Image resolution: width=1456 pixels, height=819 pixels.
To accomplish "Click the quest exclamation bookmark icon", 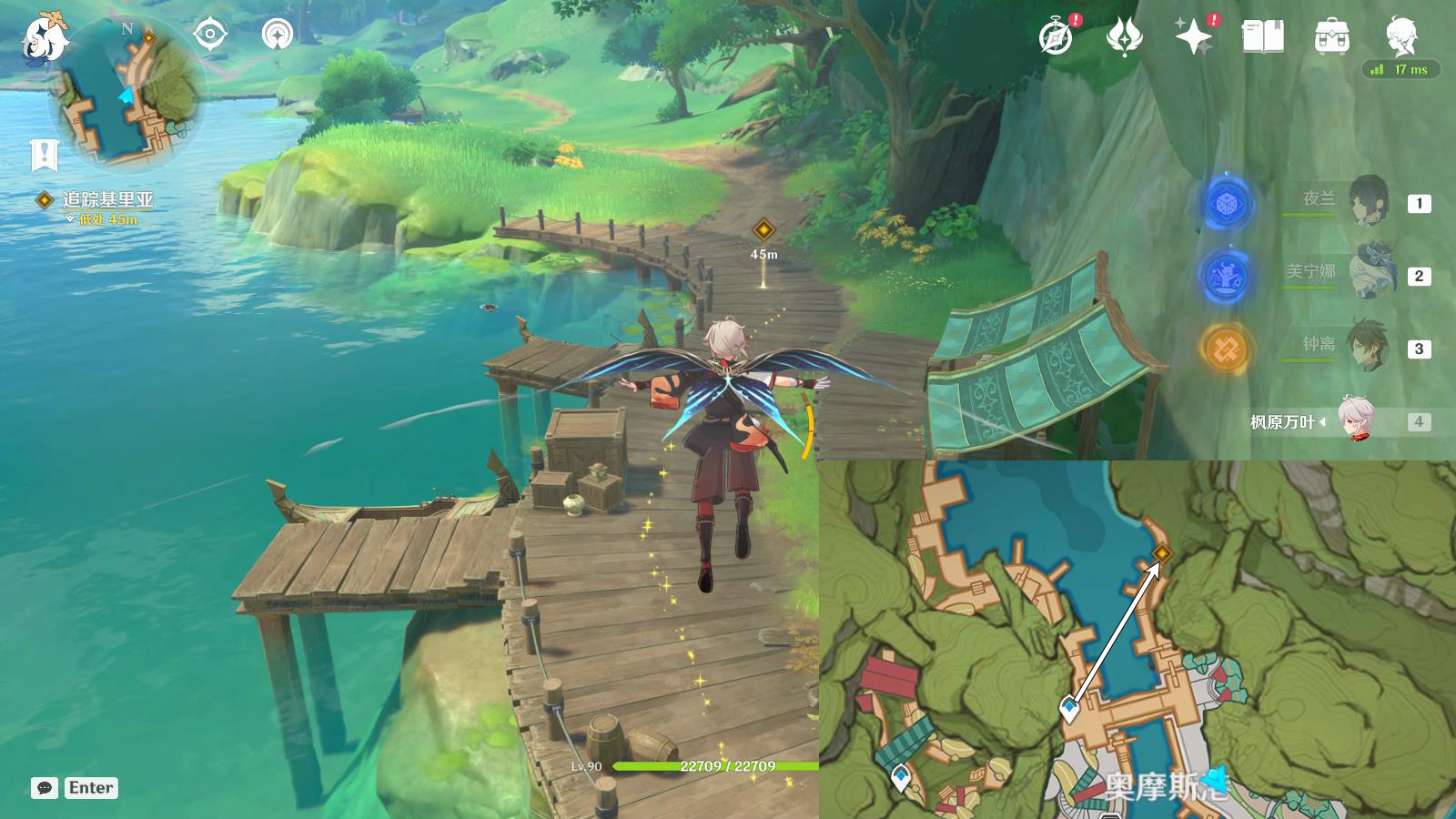I will (x=44, y=155).
